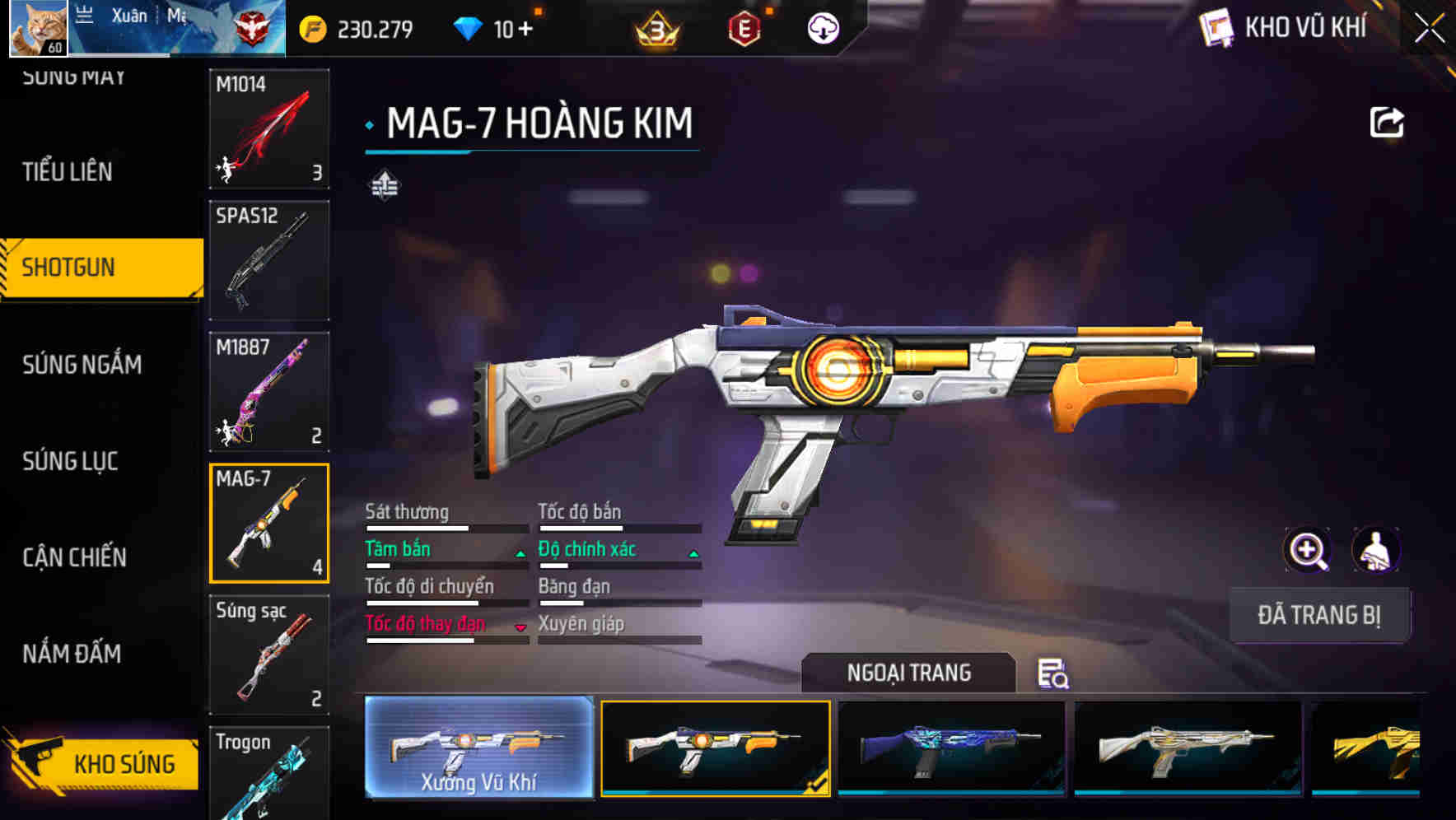This screenshot has width=1456, height=820.
Task: Select the Trogon weapon slot
Action: pyautogui.click(x=269, y=772)
